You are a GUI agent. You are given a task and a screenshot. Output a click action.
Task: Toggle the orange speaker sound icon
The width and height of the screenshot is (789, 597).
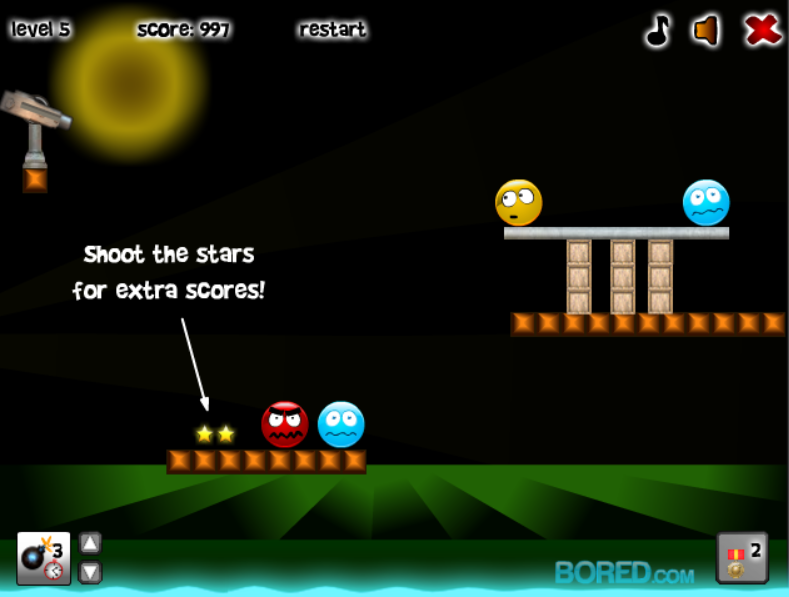click(x=707, y=31)
